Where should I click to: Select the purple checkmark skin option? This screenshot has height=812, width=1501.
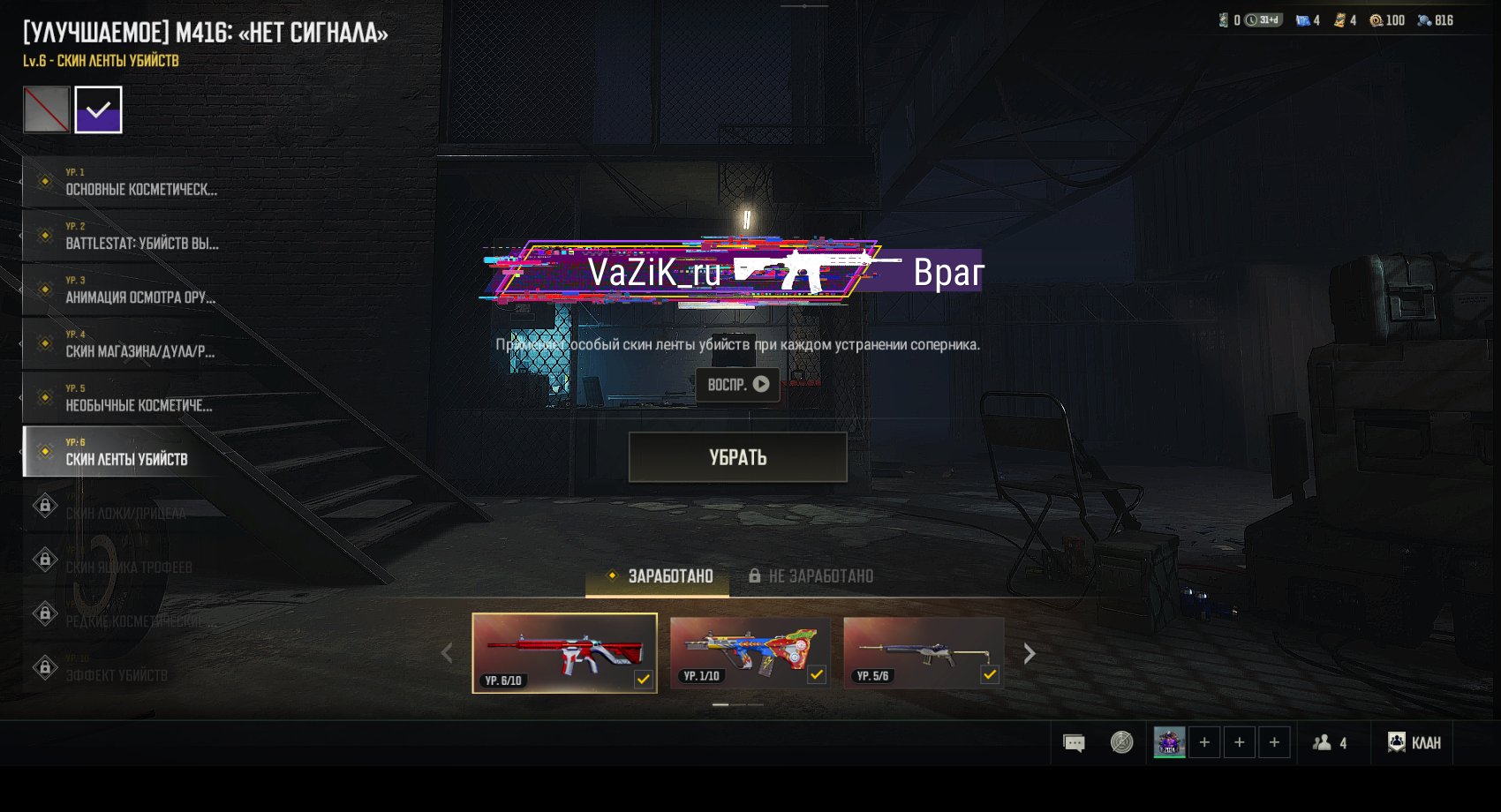[x=98, y=109]
